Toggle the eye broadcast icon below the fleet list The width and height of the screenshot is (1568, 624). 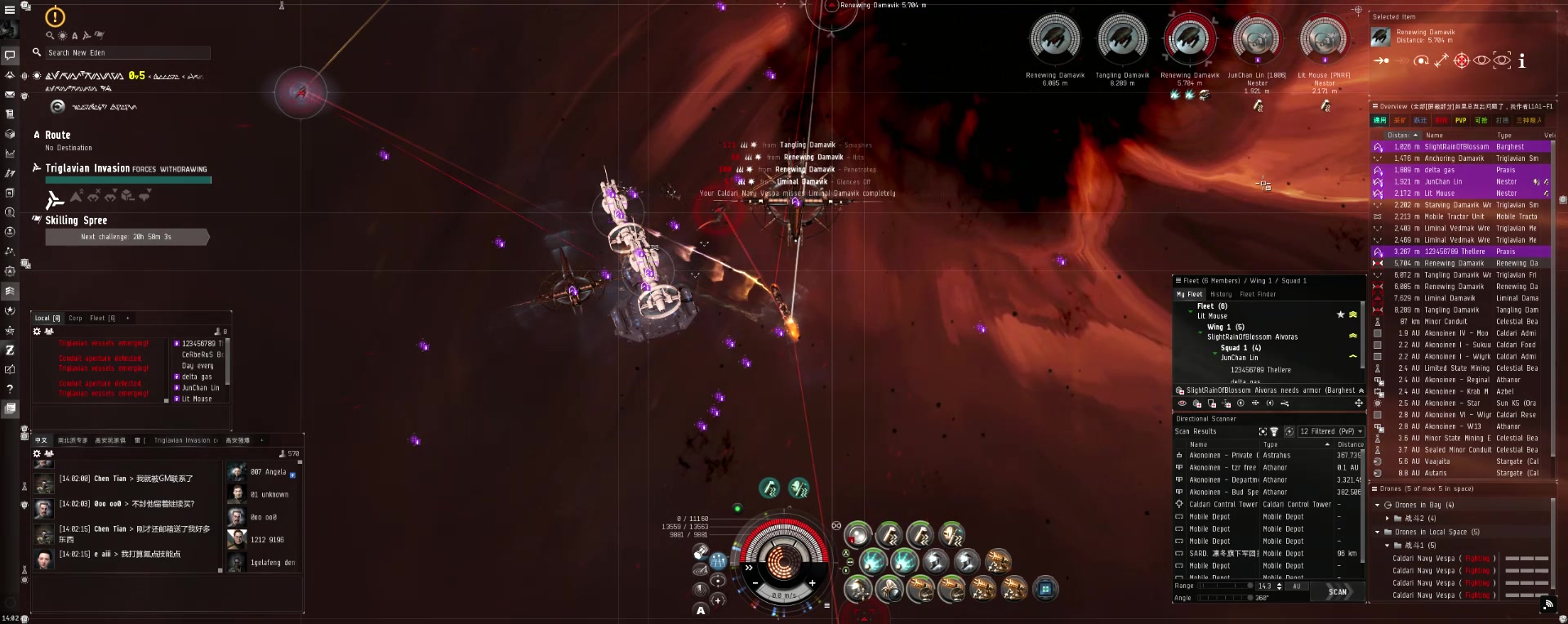coord(1182,403)
